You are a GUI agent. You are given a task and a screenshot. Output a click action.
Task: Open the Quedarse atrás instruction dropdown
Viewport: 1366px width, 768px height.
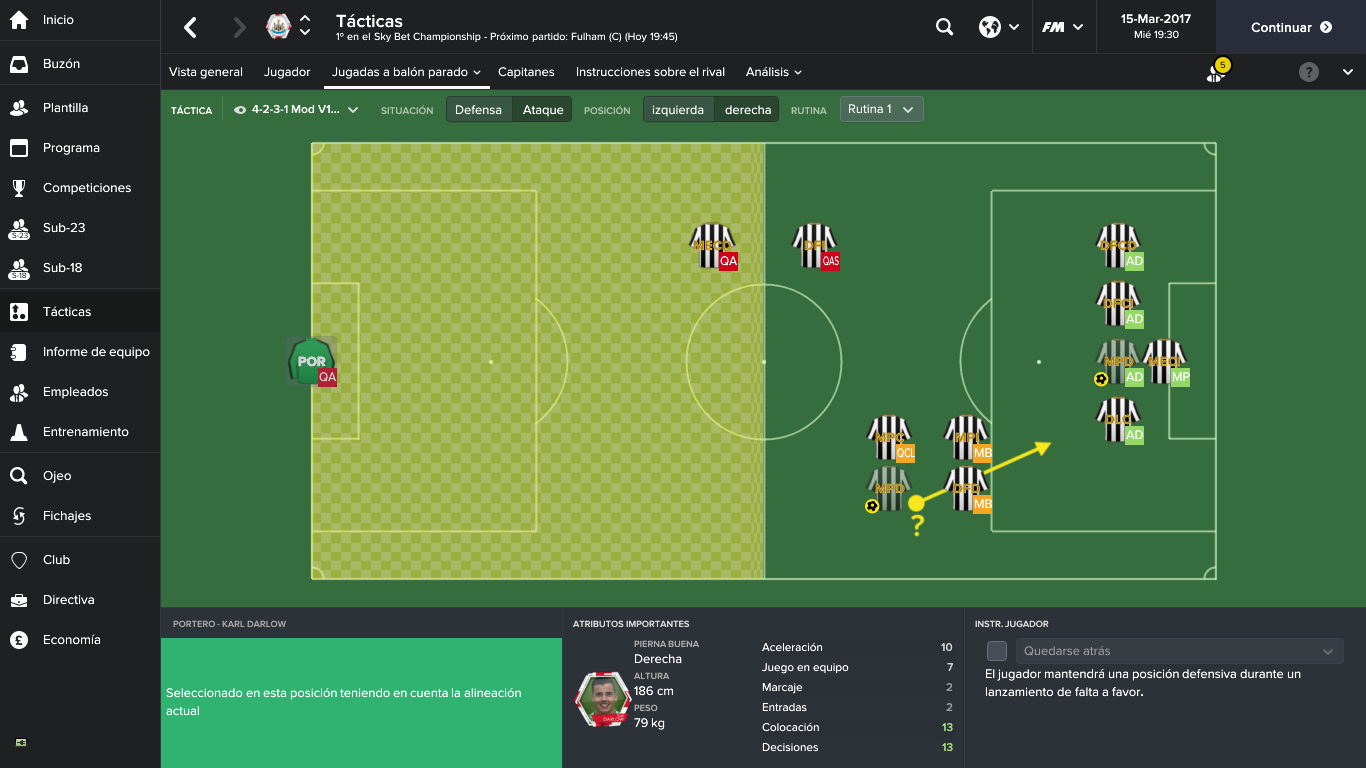tap(1179, 651)
